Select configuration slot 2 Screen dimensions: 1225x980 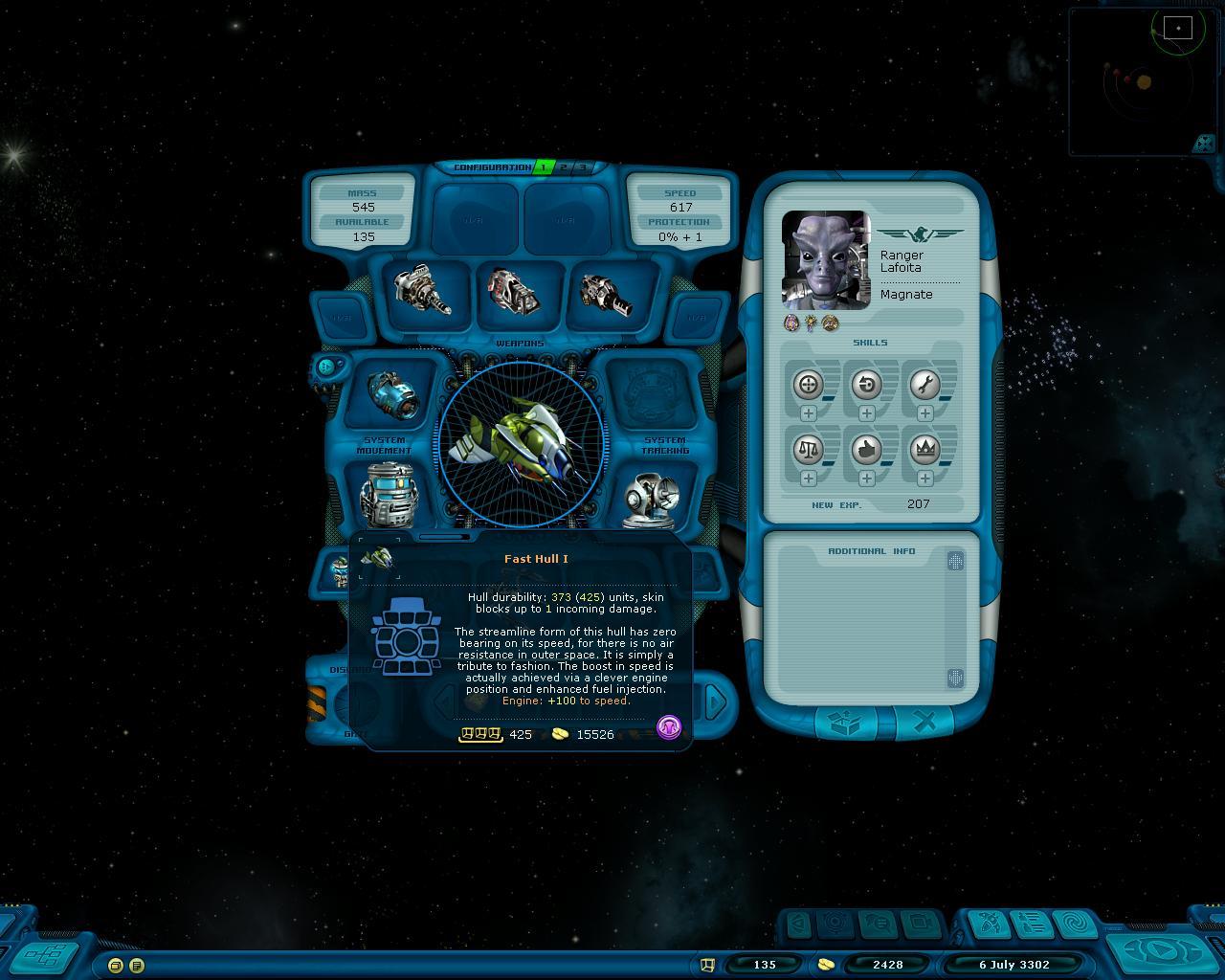[x=564, y=167]
